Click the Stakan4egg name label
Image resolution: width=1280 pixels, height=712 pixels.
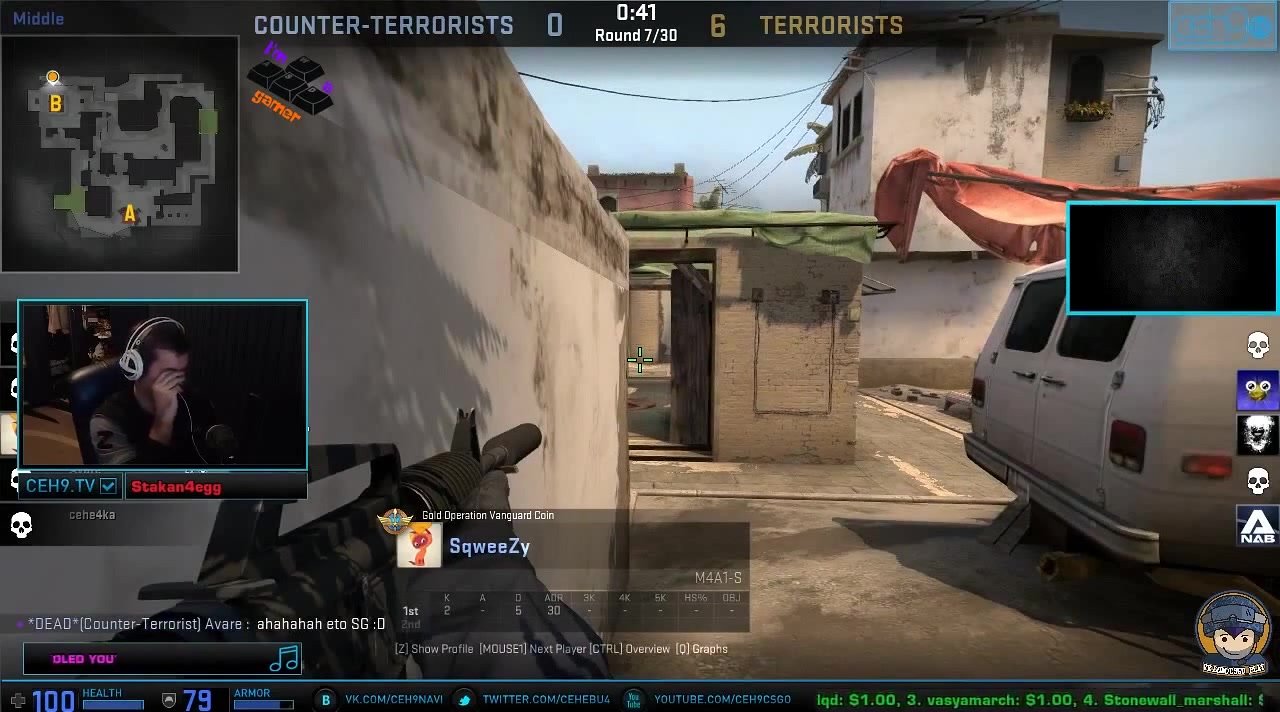pos(176,487)
